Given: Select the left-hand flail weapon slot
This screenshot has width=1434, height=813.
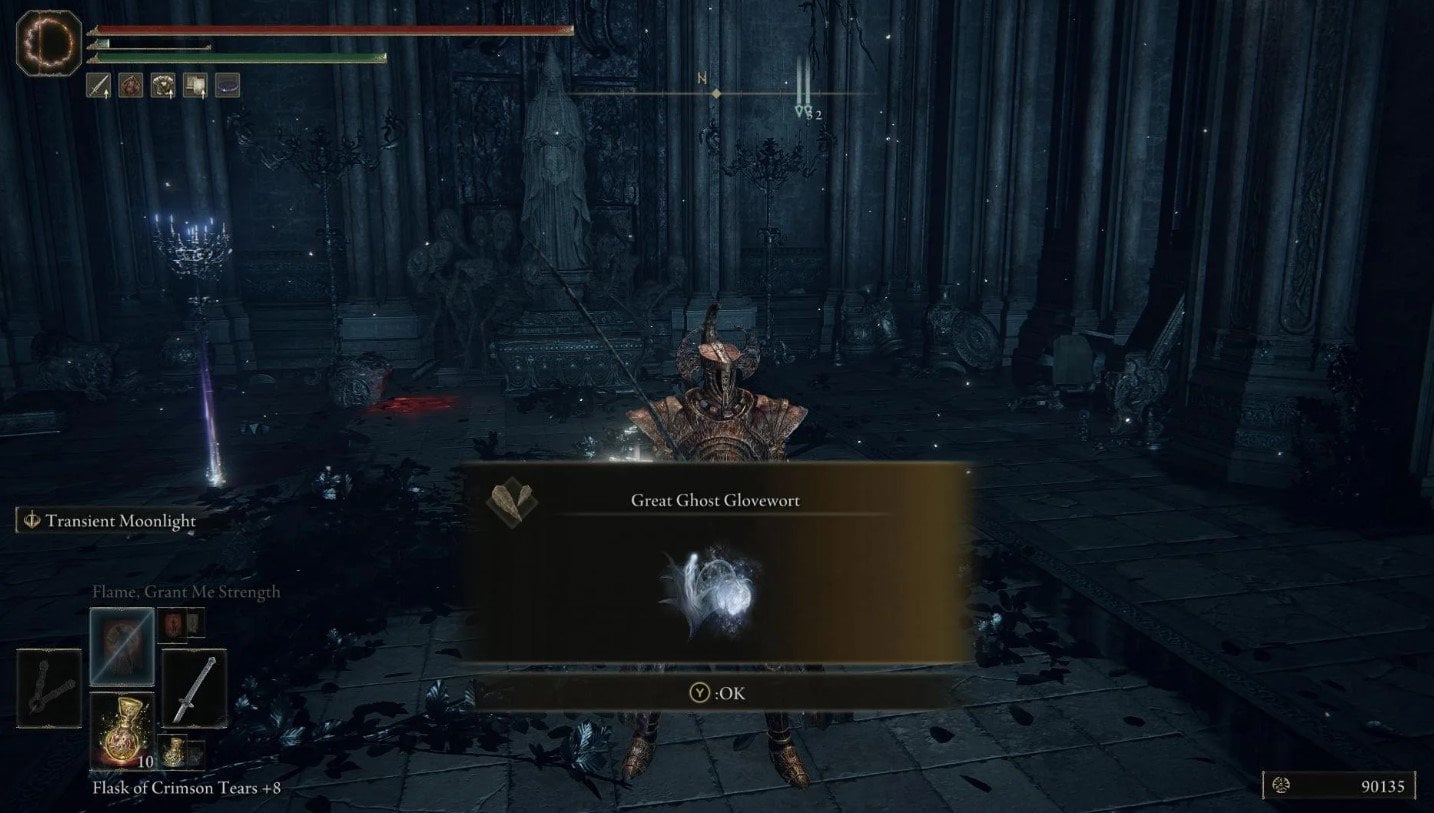Looking at the screenshot, I should (49, 687).
